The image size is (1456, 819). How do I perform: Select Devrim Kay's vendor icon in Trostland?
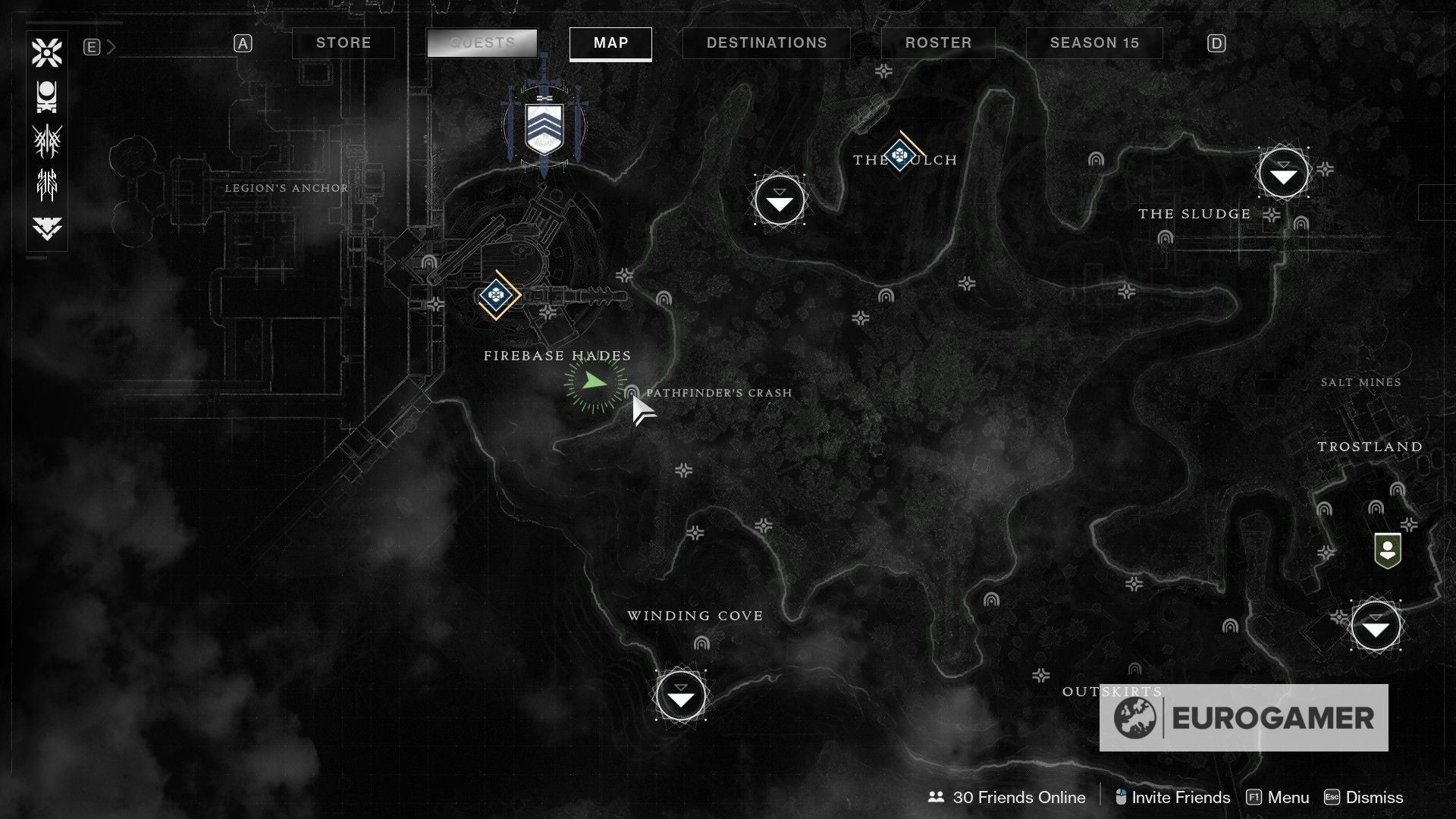point(1388,551)
